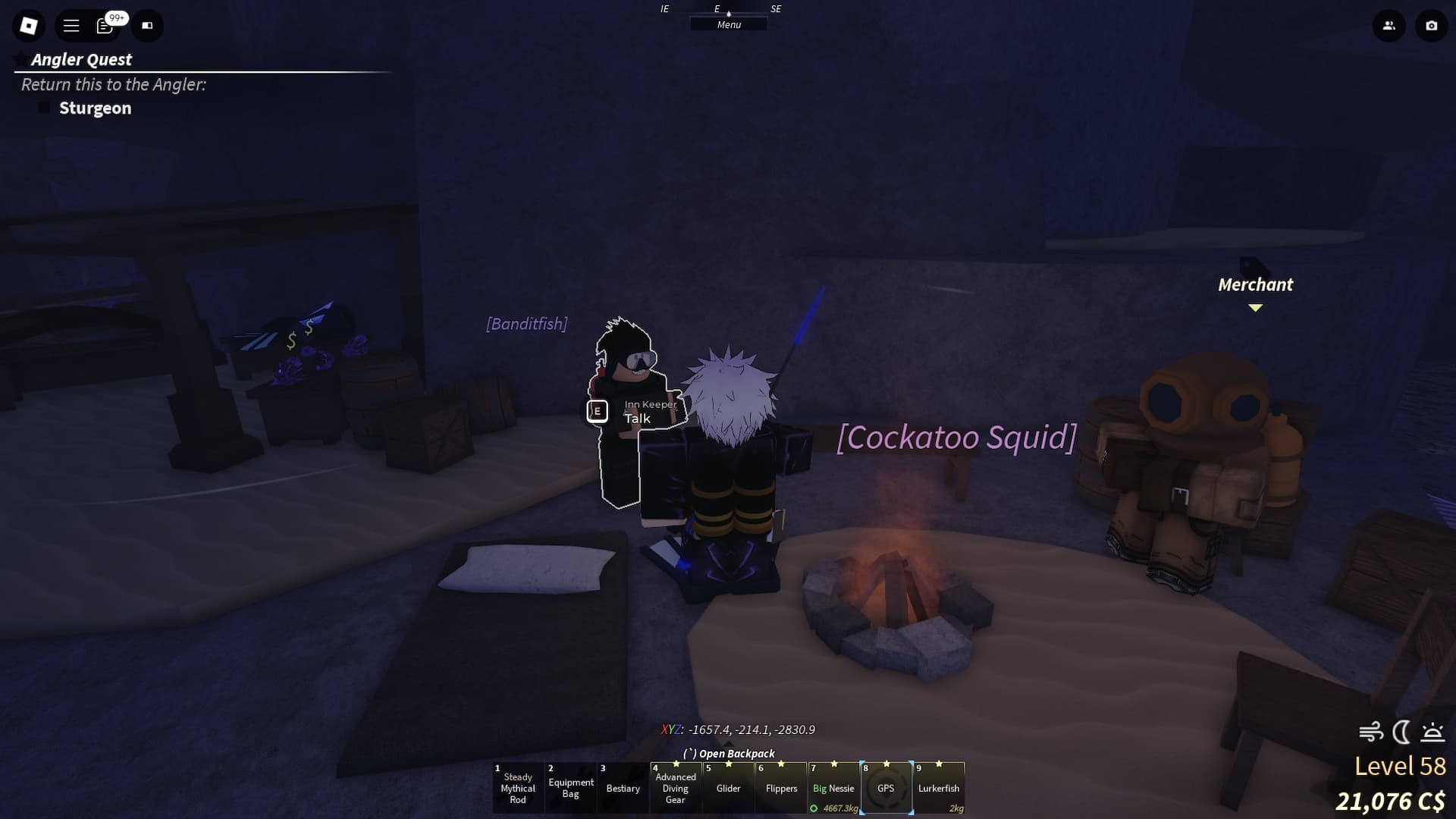This screenshot has width=1456, height=819.
Task: Equip the Advanced Diving Gear
Action: [x=676, y=787]
